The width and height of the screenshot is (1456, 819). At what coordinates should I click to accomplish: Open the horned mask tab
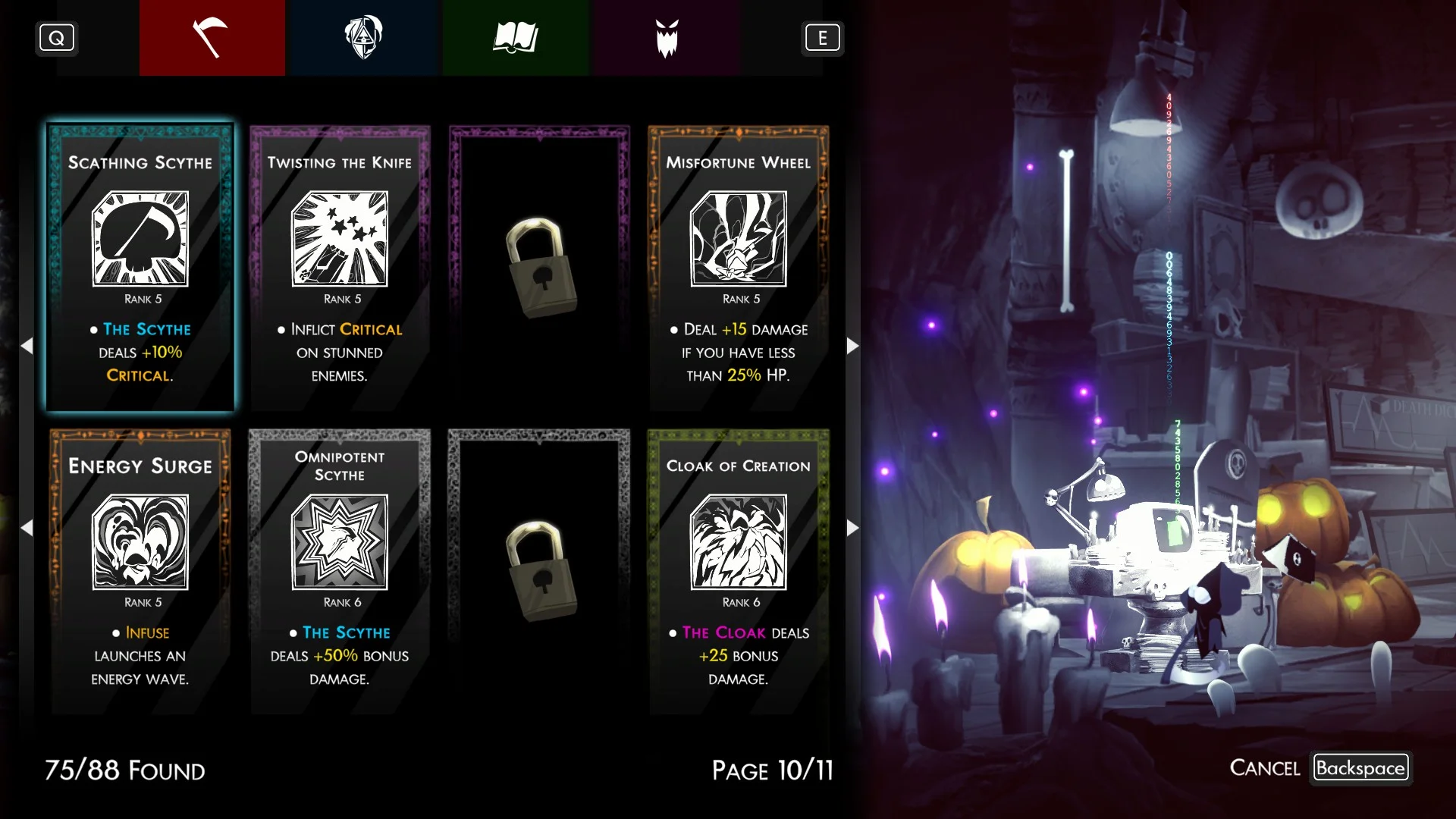667,38
